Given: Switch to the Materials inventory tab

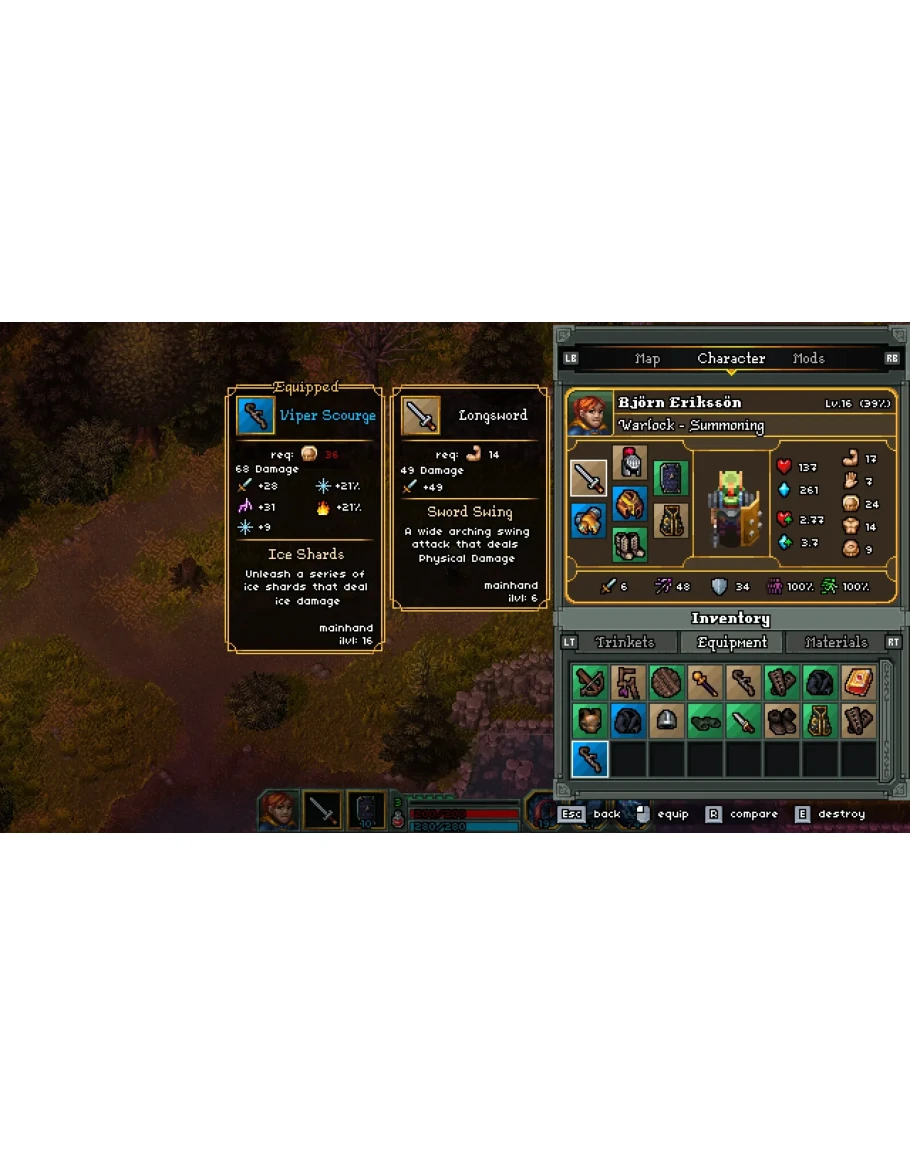Looking at the screenshot, I should pyautogui.click(x=836, y=643).
